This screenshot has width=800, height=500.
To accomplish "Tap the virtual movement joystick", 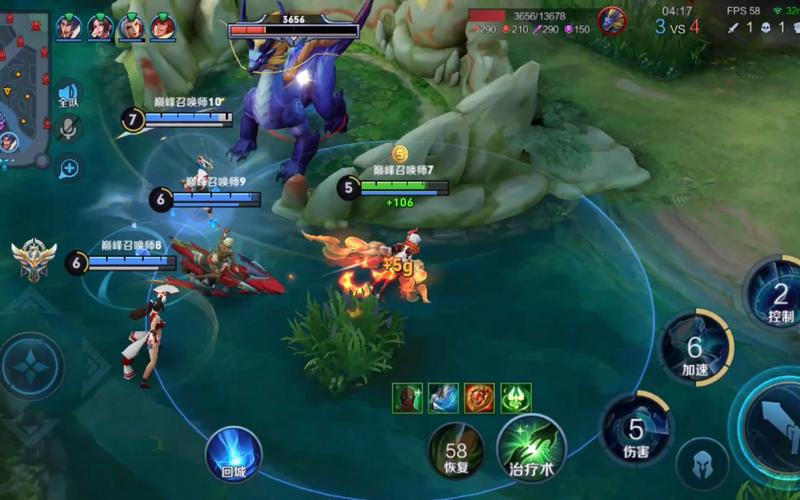I will [33, 366].
